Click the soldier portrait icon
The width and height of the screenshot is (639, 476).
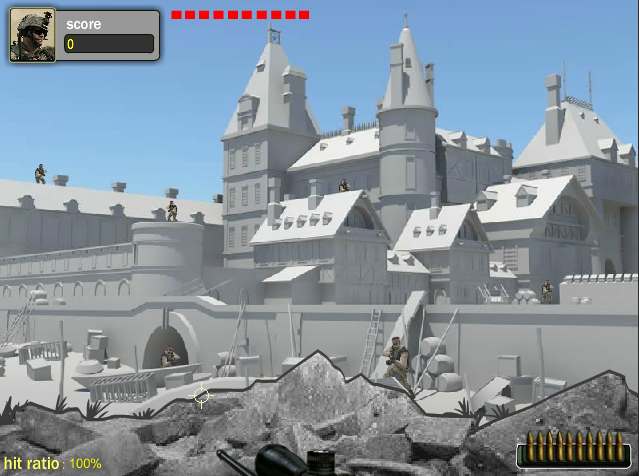pos(33,36)
